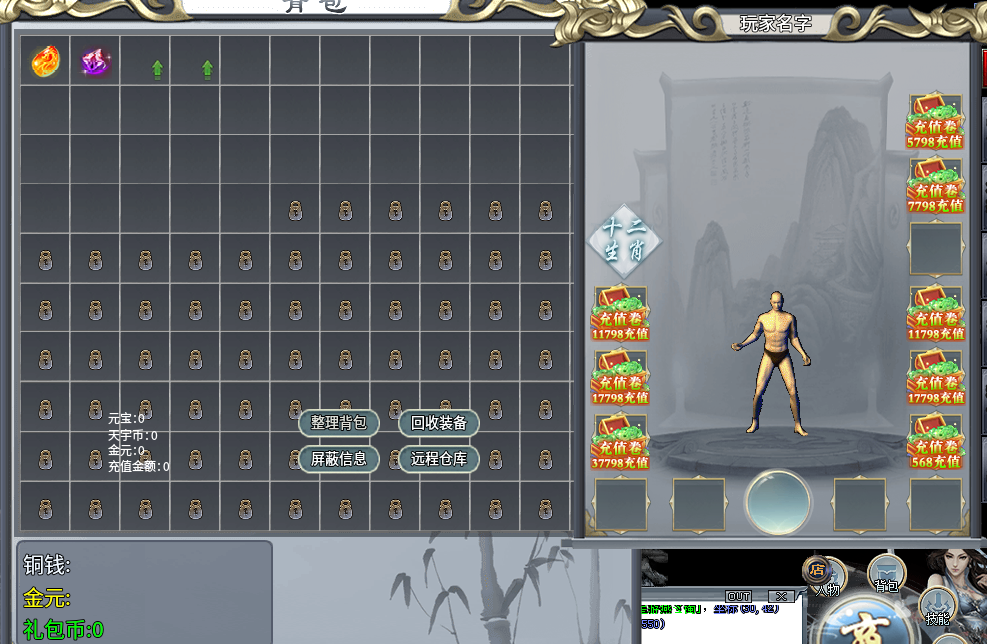
Task: Toggle the 屏蔽信息 button
Action: [339, 459]
